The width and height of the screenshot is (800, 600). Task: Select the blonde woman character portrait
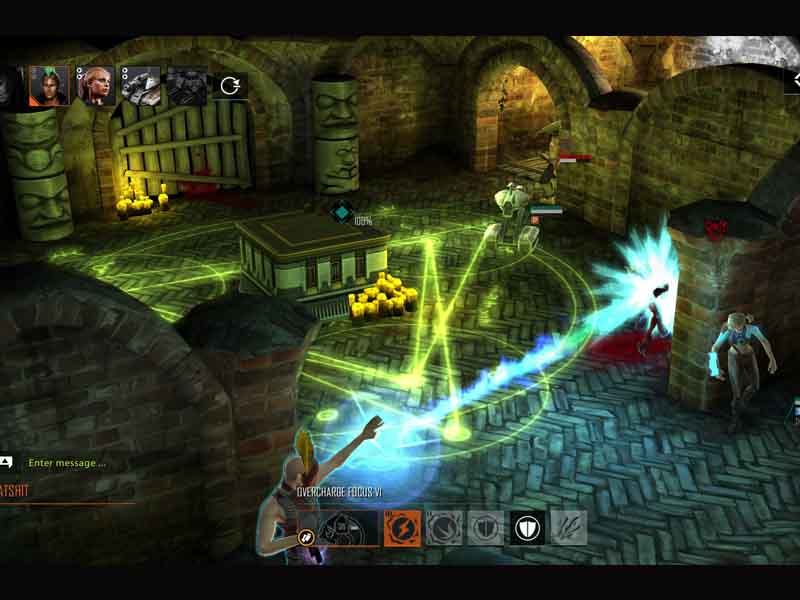point(96,86)
